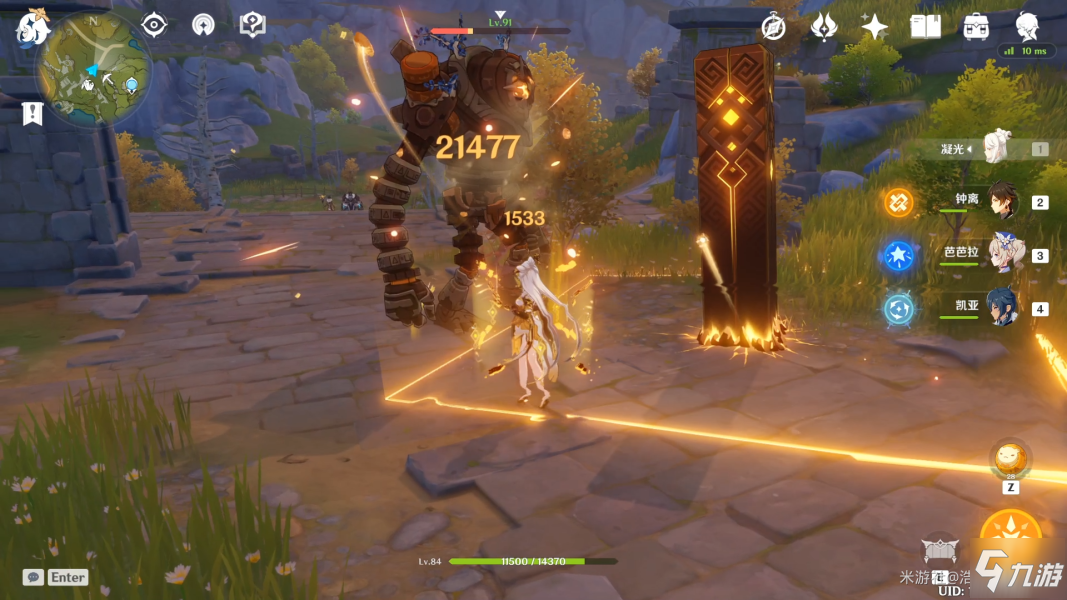
Task: Select party member 凝光
Action: tap(998, 148)
